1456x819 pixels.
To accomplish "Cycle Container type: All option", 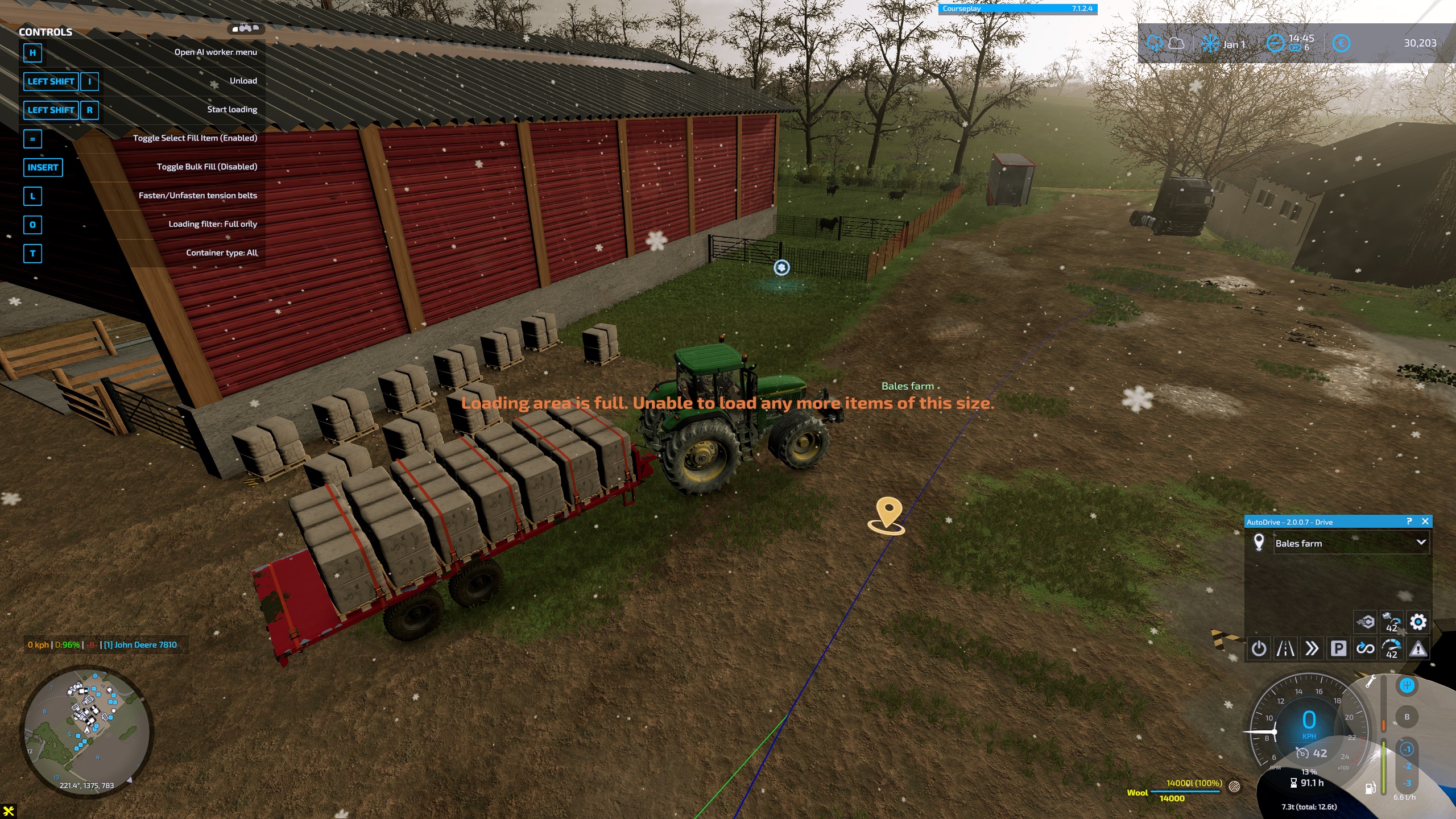I will (x=221, y=253).
